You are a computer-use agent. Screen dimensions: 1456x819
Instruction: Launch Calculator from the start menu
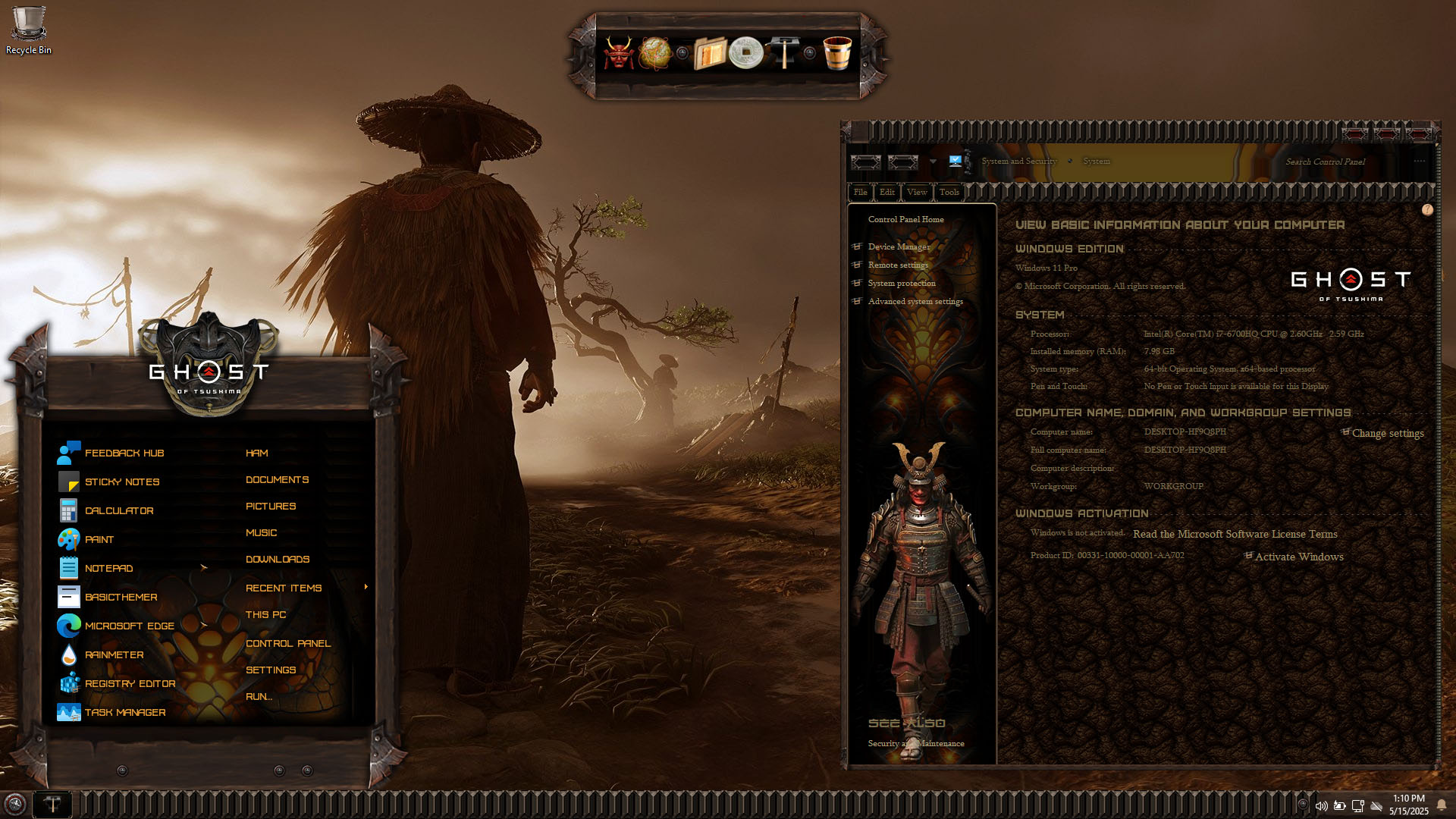pos(119,510)
